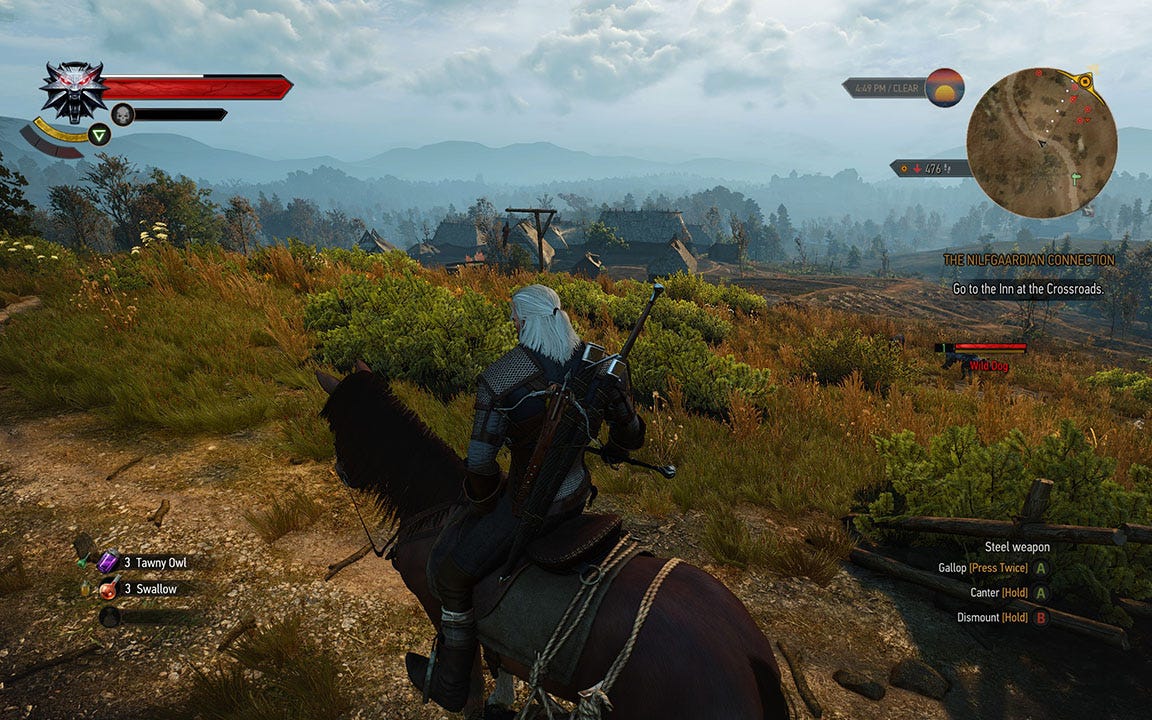Image resolution: width=1152 pixels, height=720 pixels.
Task: Open The Nilfgaardian Connection quest tracker
Action: (1029, 260)
